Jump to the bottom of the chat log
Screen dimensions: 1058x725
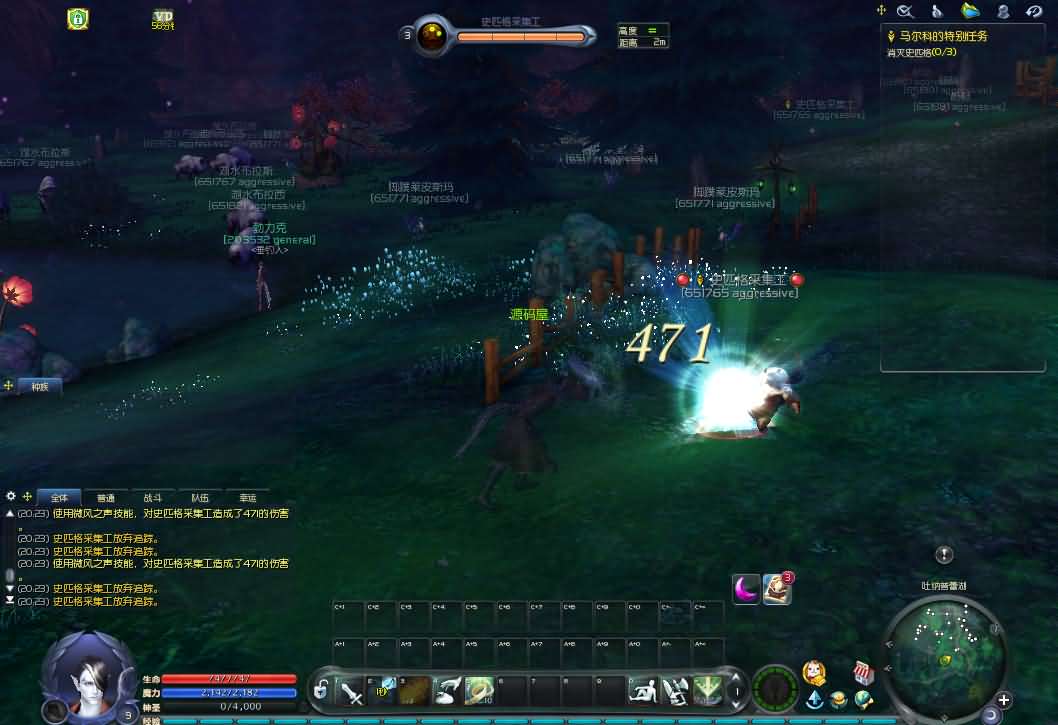[10, 600]
